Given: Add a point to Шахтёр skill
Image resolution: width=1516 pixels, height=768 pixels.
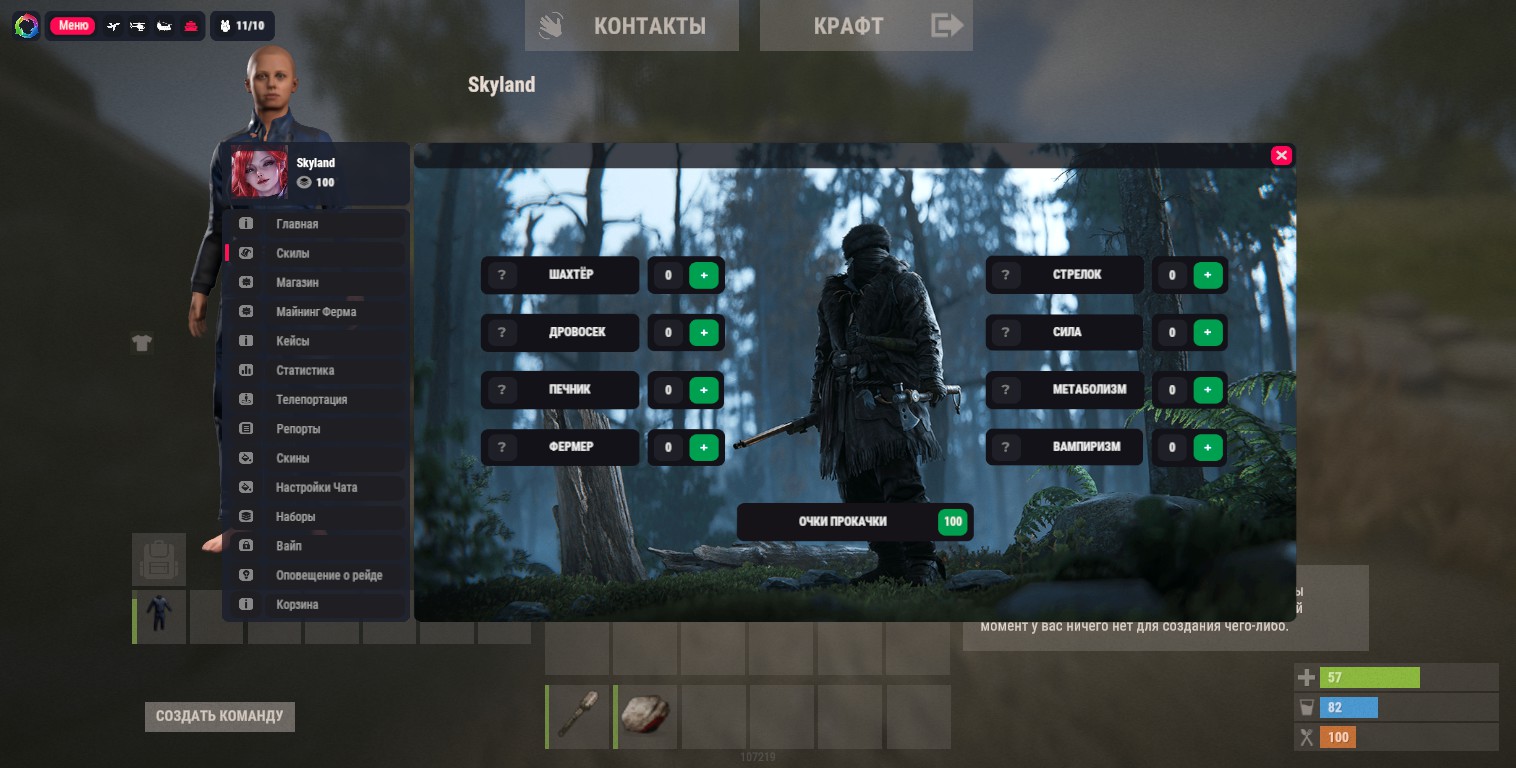Looking at the screenshot, I should click(x=704, y=275).
